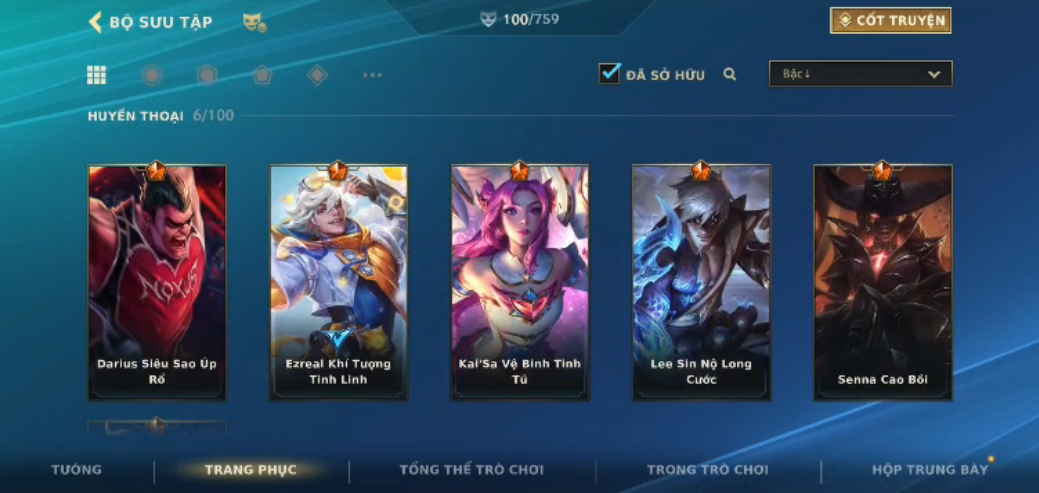The image size is (1039, 493).
Task: Open the Cốt Truyện story button
Action: click(x=890, y=21)
